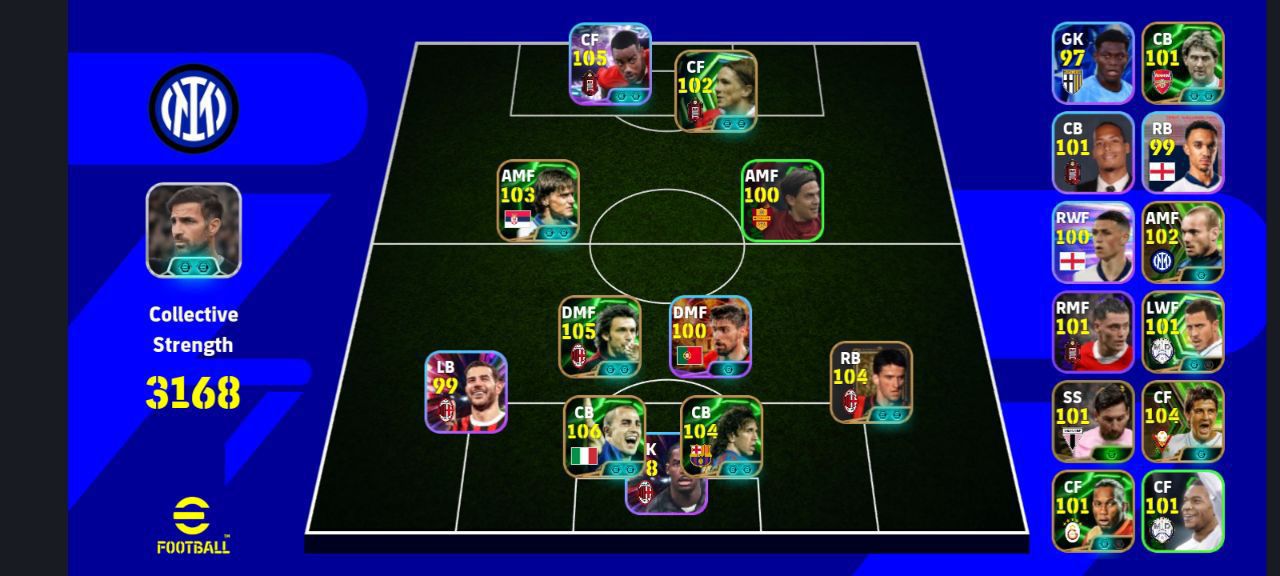Click the Inter Milan team crest
The image size is (1280, 576).
point(194,108)
